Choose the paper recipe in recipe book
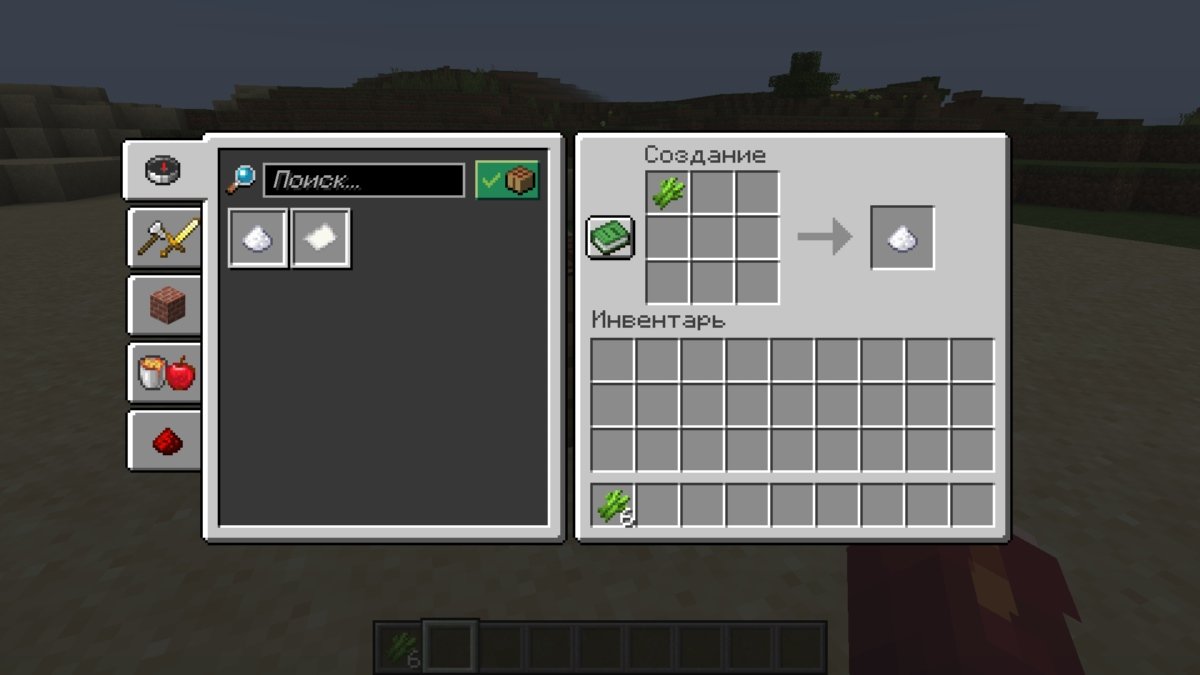The width and height of the screenshot is (1200, 675). point(321,239)
